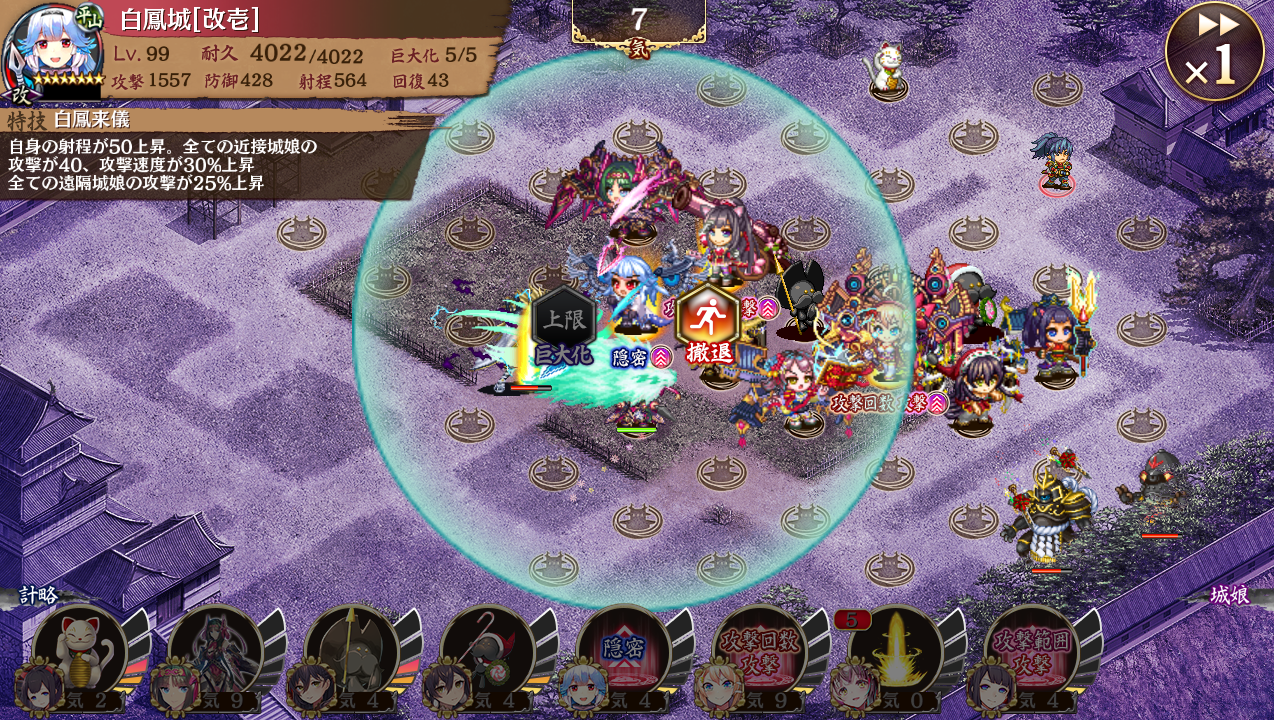Trigger the black spearman stratagem icon
The image size is (1274, 720).
pos(352,652)
